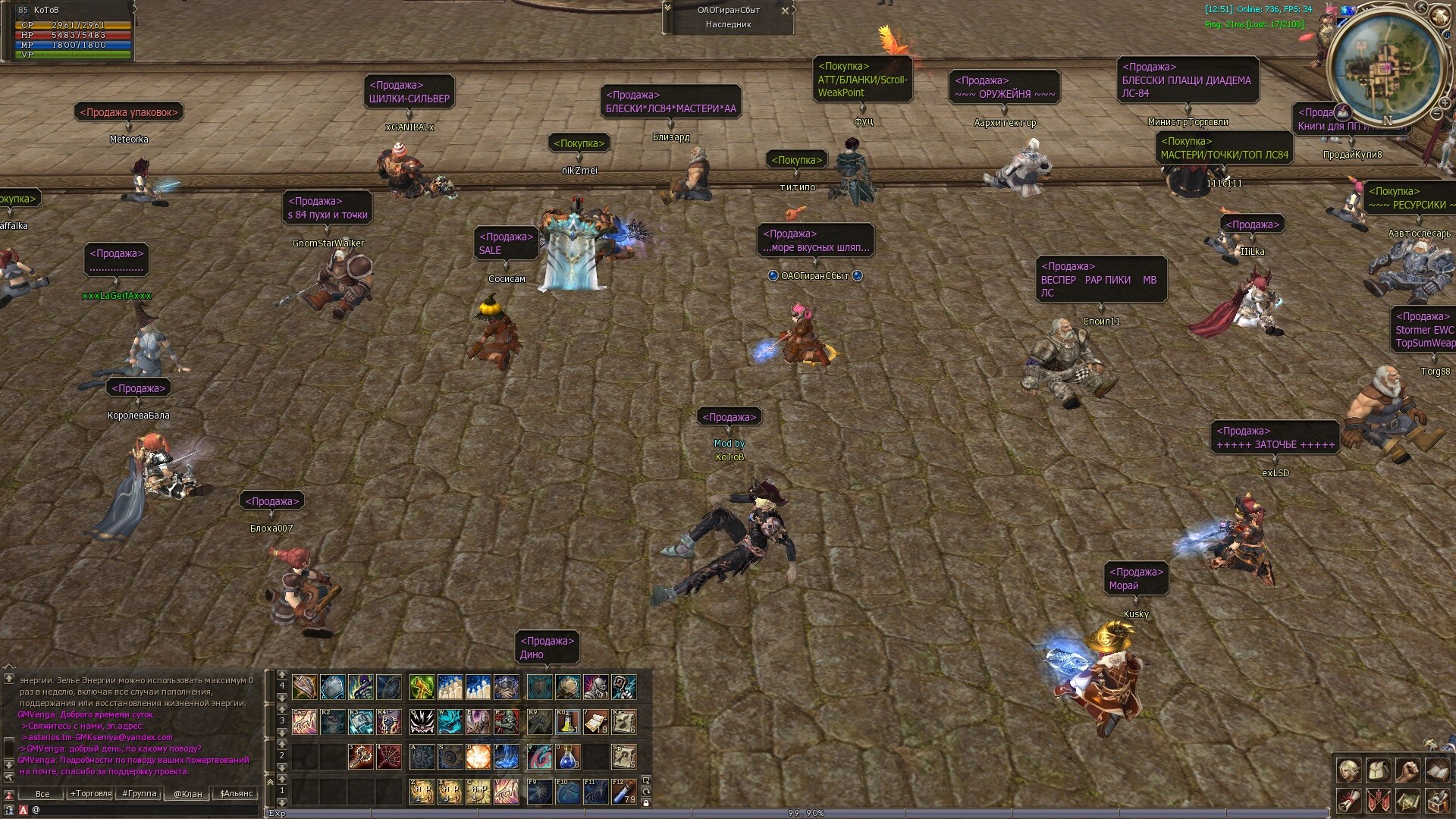Open the system menu chest icon
Screen dimensions: 1456x819
pos(1437,800)
